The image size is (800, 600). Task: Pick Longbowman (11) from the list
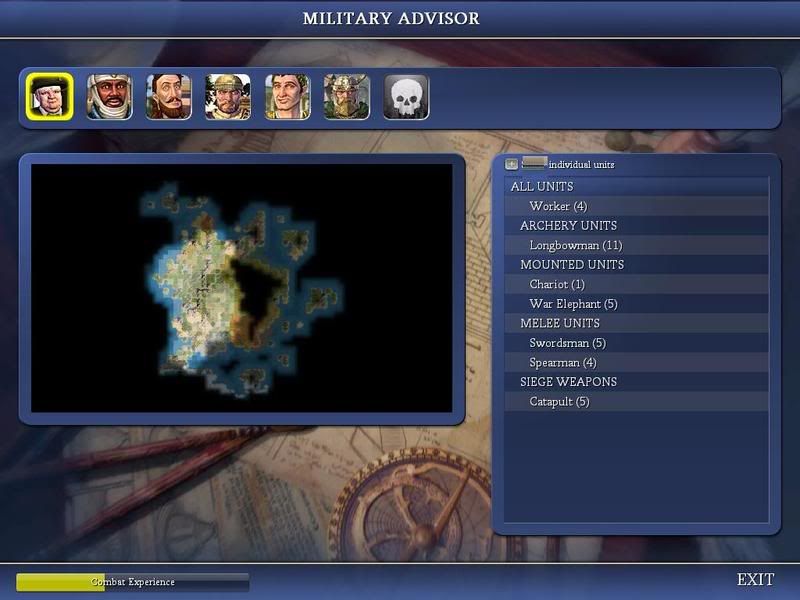point(576,245)
